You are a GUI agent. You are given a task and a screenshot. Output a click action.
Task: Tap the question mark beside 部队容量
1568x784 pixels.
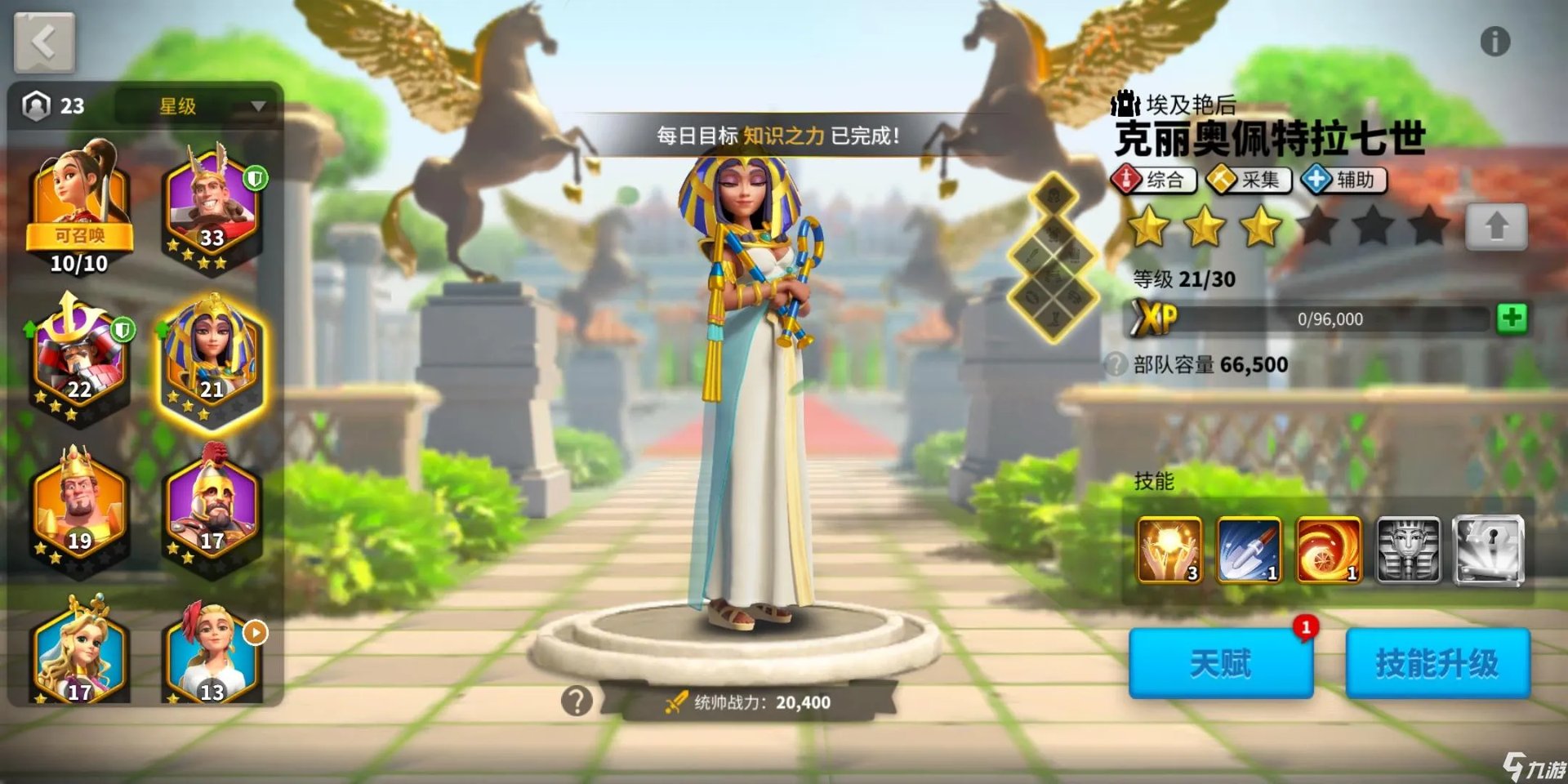click(1116, 365)
